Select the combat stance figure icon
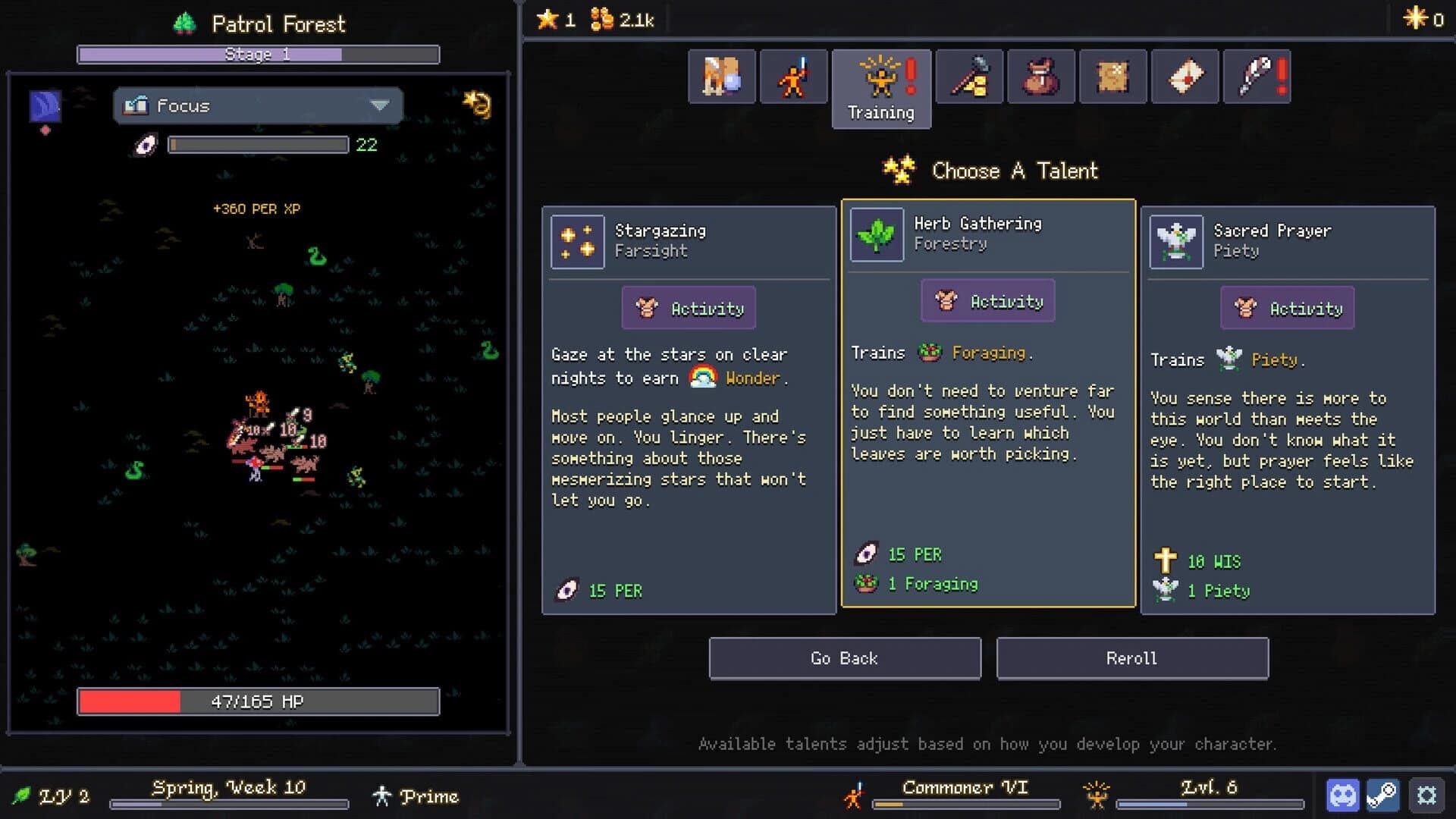1456x819 pixels. point(793,77)
